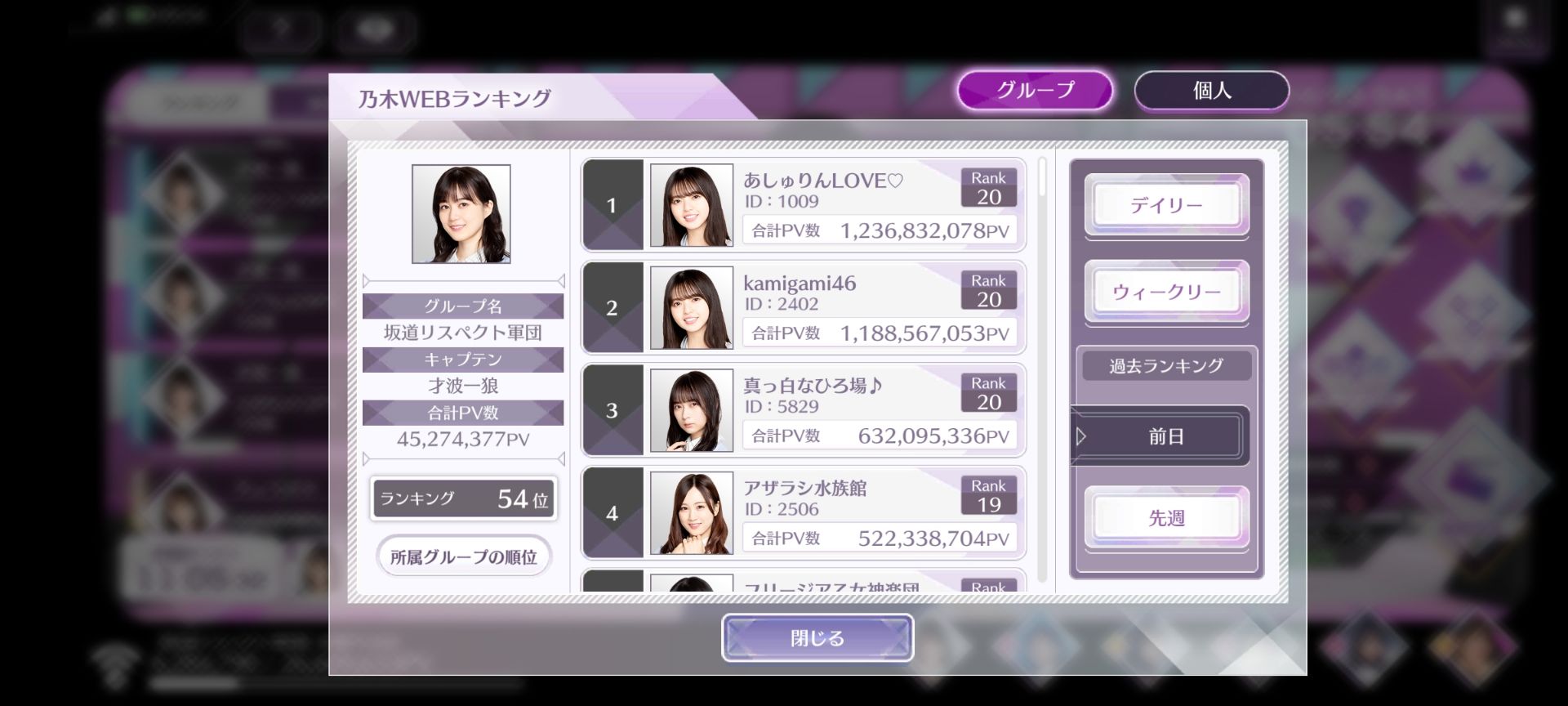Show the デイリー ranking
1568x706 pixels.
click(1166, 205)
